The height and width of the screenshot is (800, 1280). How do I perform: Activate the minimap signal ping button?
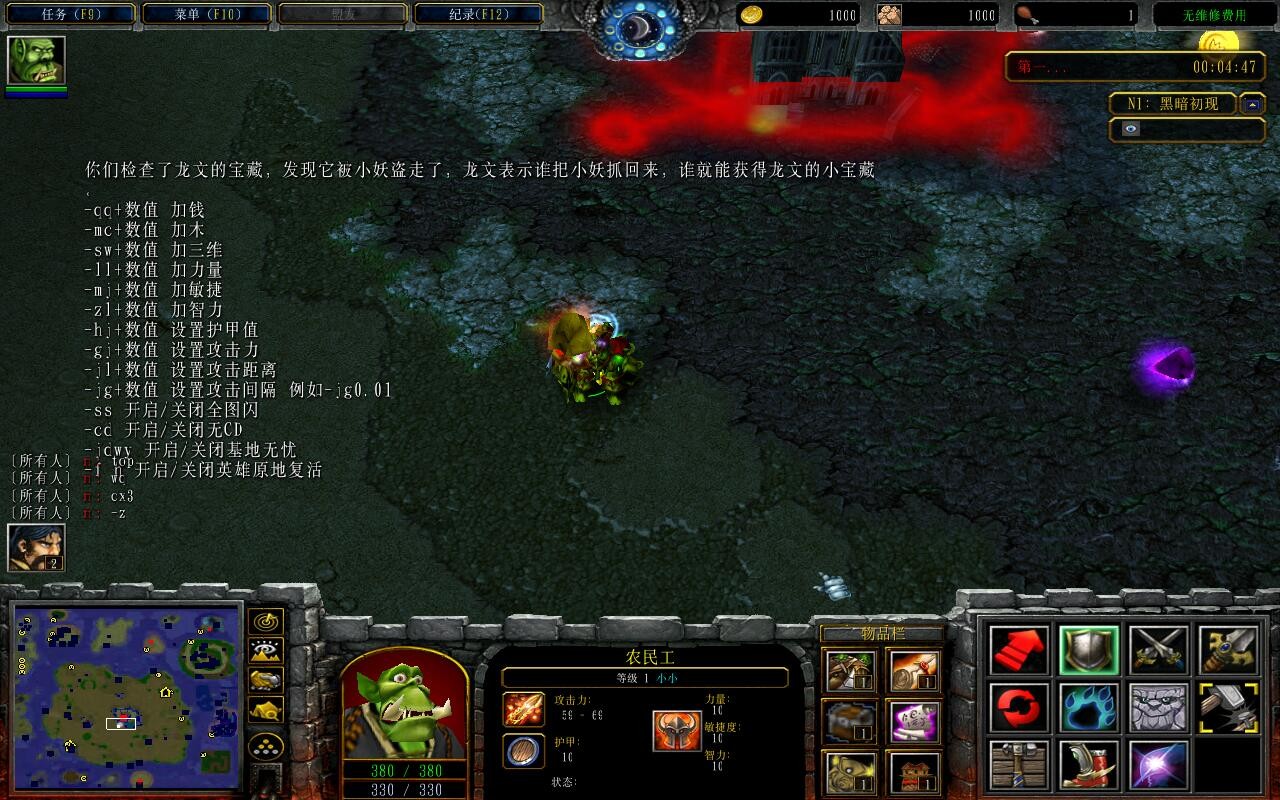pyautogui.click(x=266, y=621)
